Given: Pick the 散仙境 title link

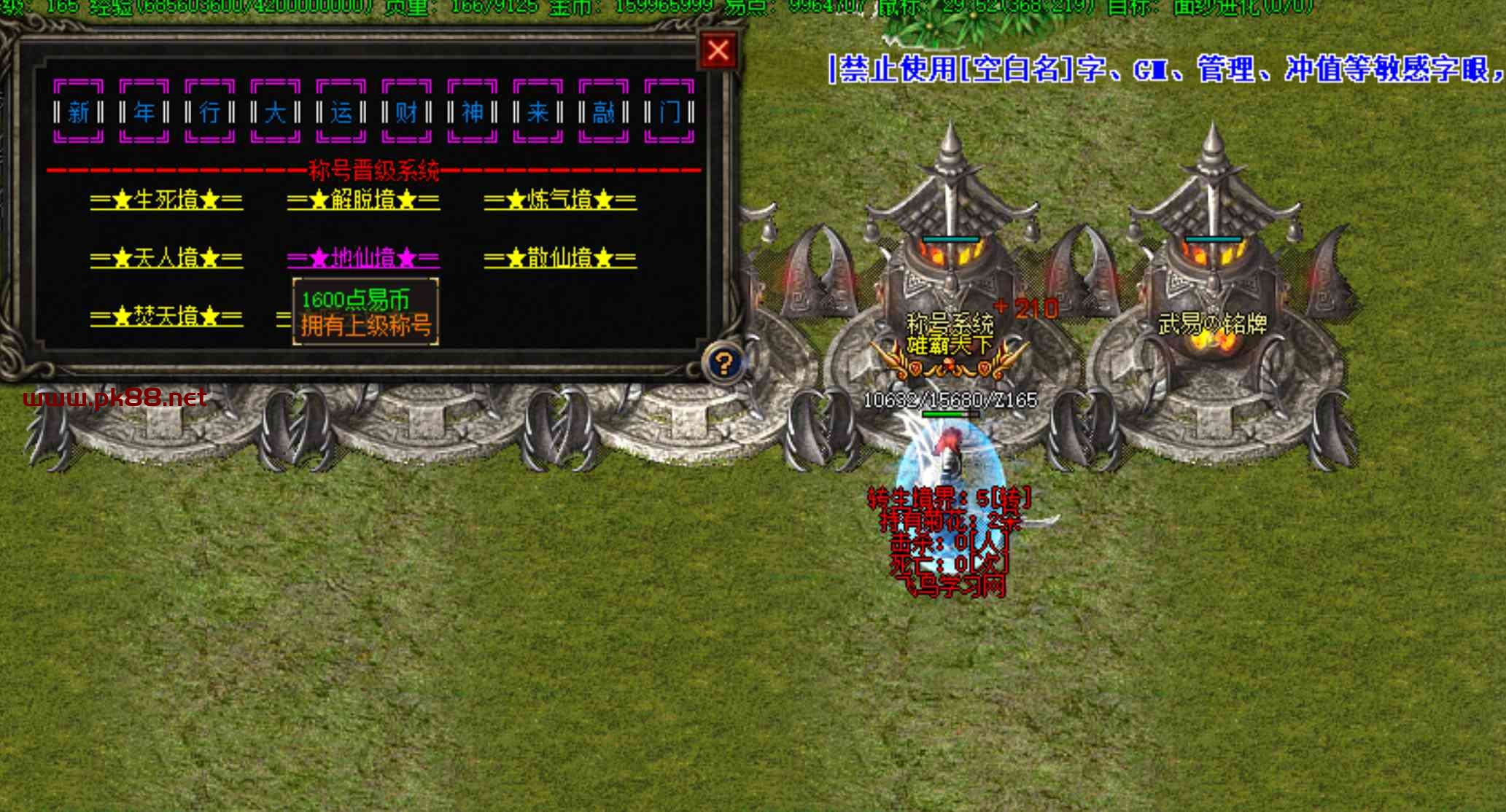Looking at the screenshot, I should pos(560,259).
